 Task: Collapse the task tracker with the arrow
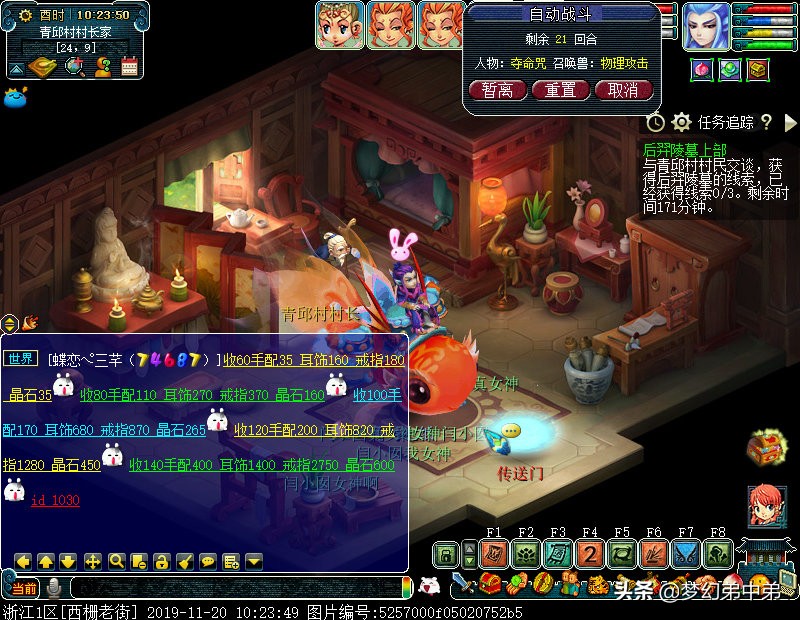tap(790, 122)
